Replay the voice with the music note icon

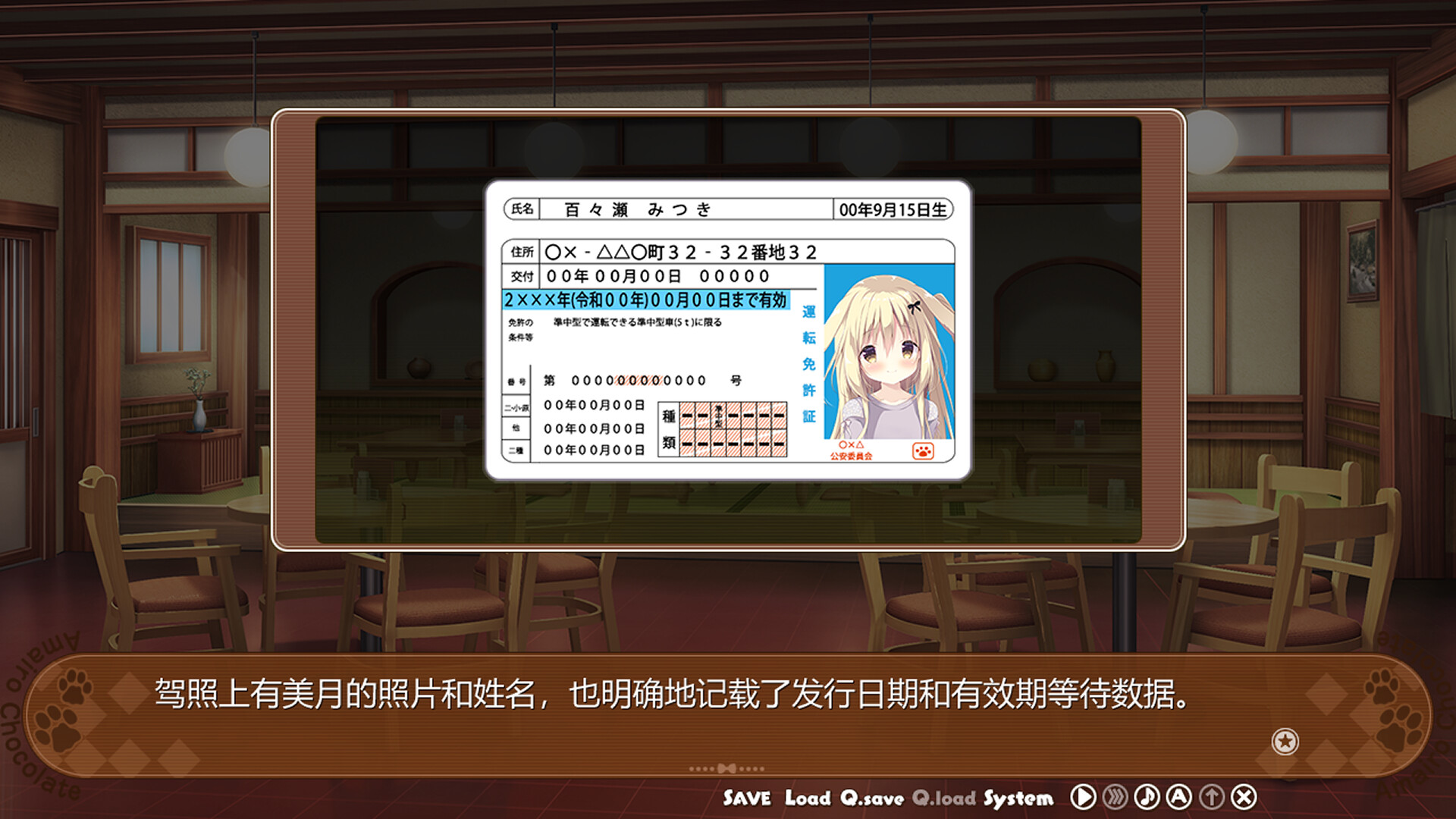click(1147, 797)
